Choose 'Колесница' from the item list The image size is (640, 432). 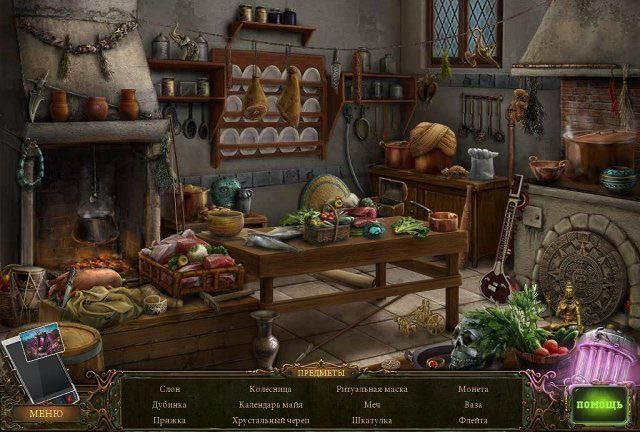(x=271, y=388)
